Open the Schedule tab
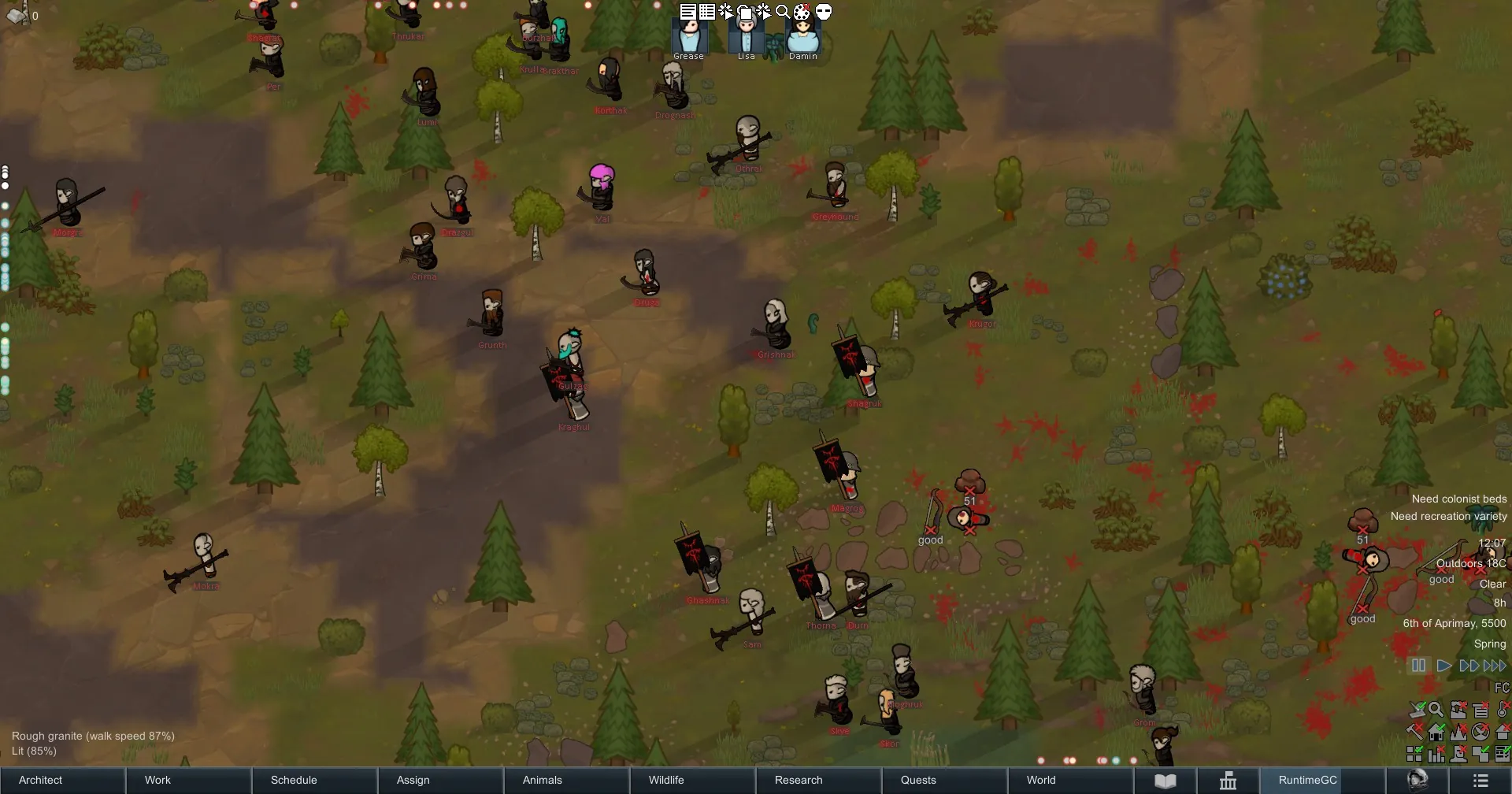This screenshot has height=794, width=1512. (294, 780)
